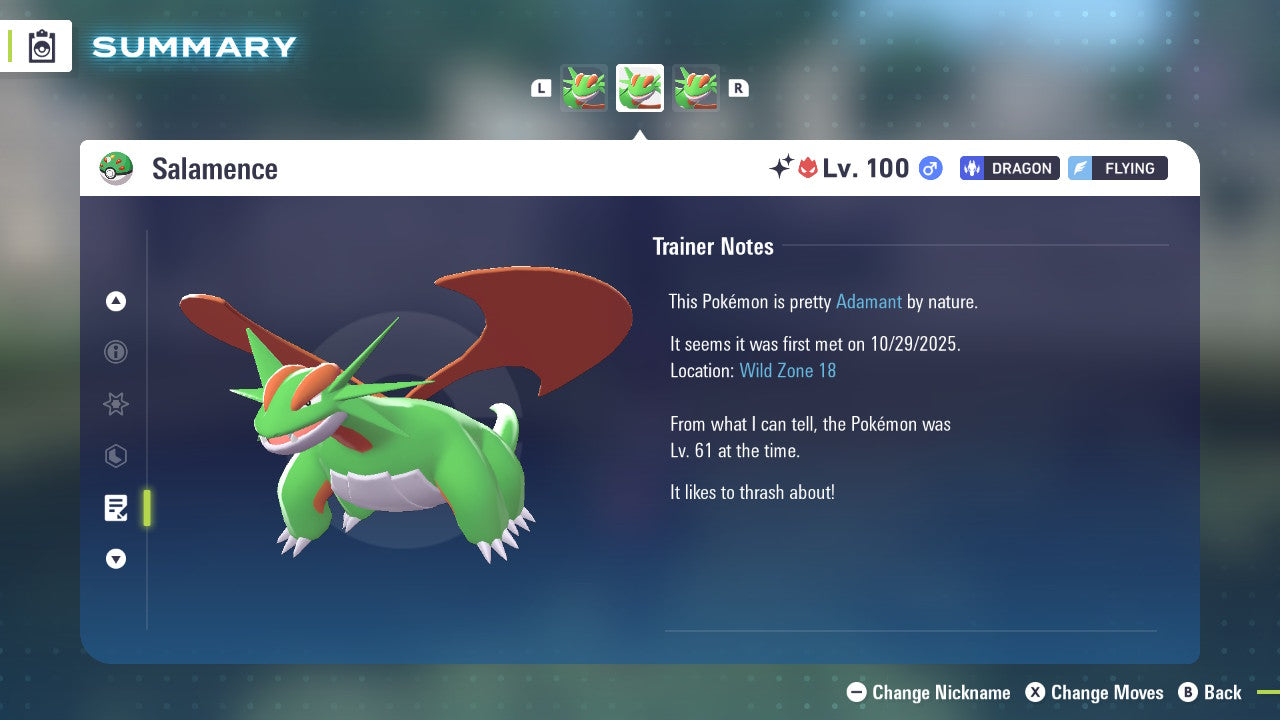The image size is (1280, 720).
Task: Click the green page indicator bar
Action: point(146,508)
